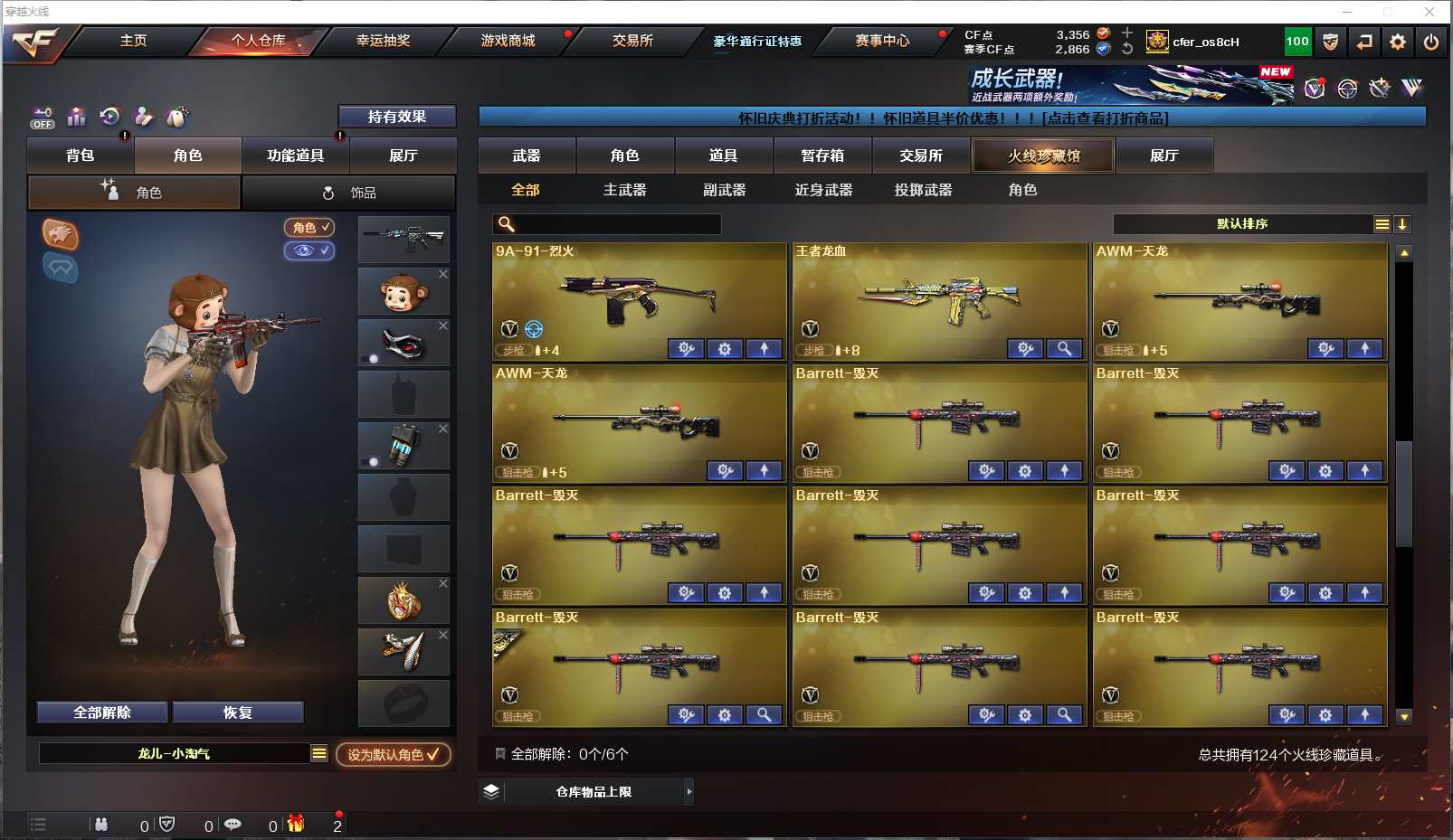This screenshot has width=1453, height=840.
Task: Remove all with 全部解除 button
Action: click(102, 713)
